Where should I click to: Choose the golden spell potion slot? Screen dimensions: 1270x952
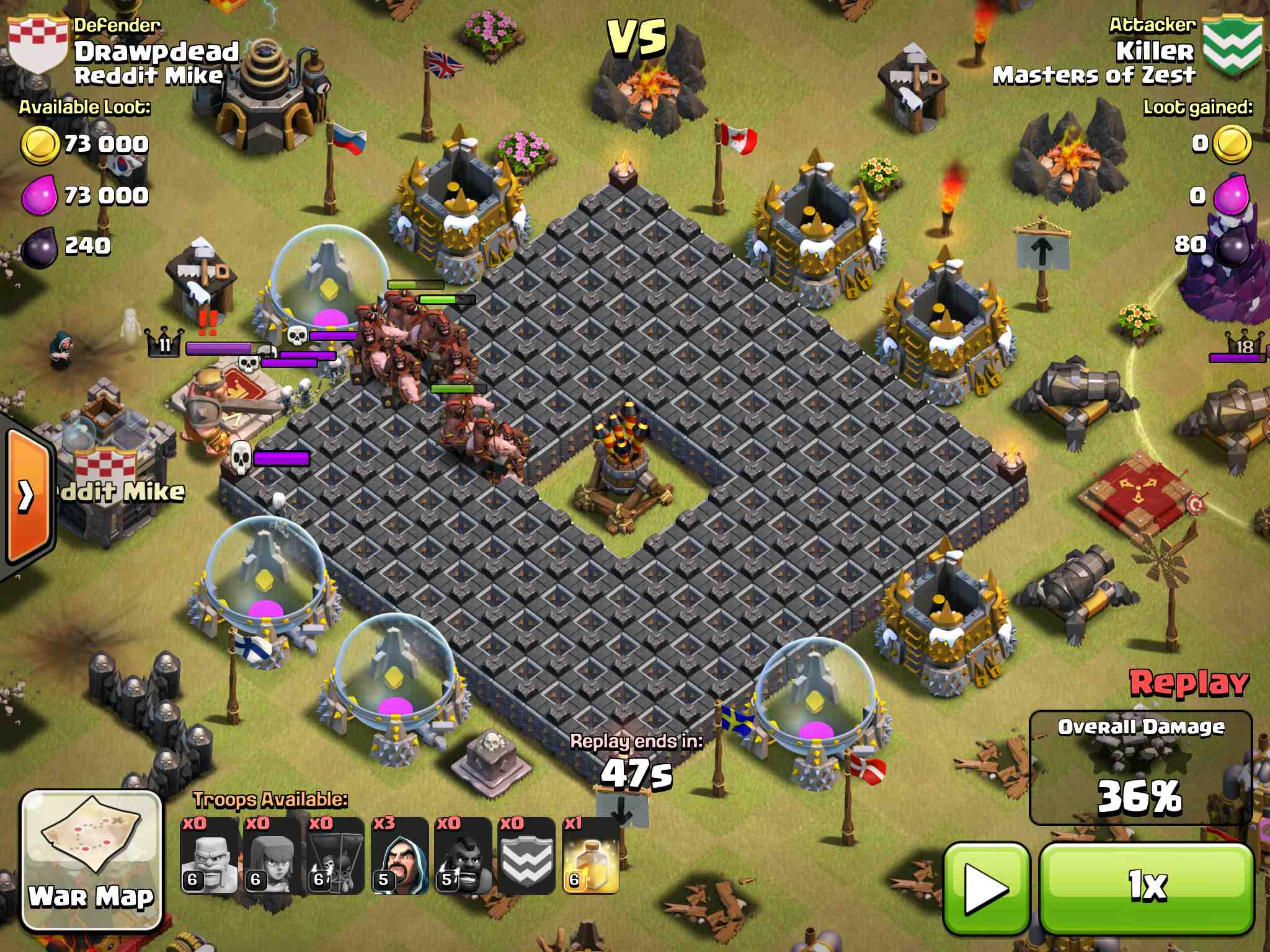tap(590, 856)
